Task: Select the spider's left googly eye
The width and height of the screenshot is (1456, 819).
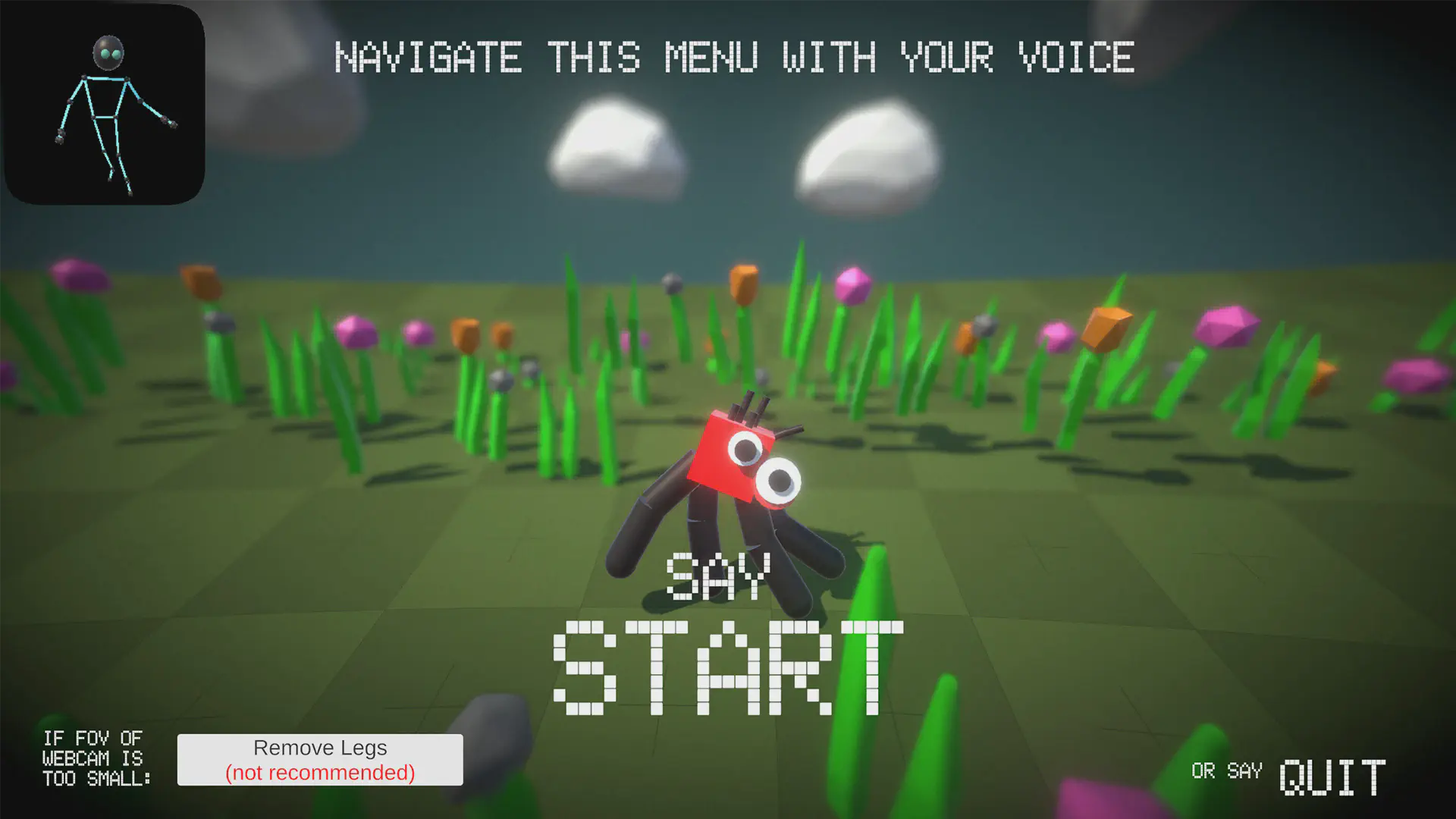Action: tap(747, 449)
